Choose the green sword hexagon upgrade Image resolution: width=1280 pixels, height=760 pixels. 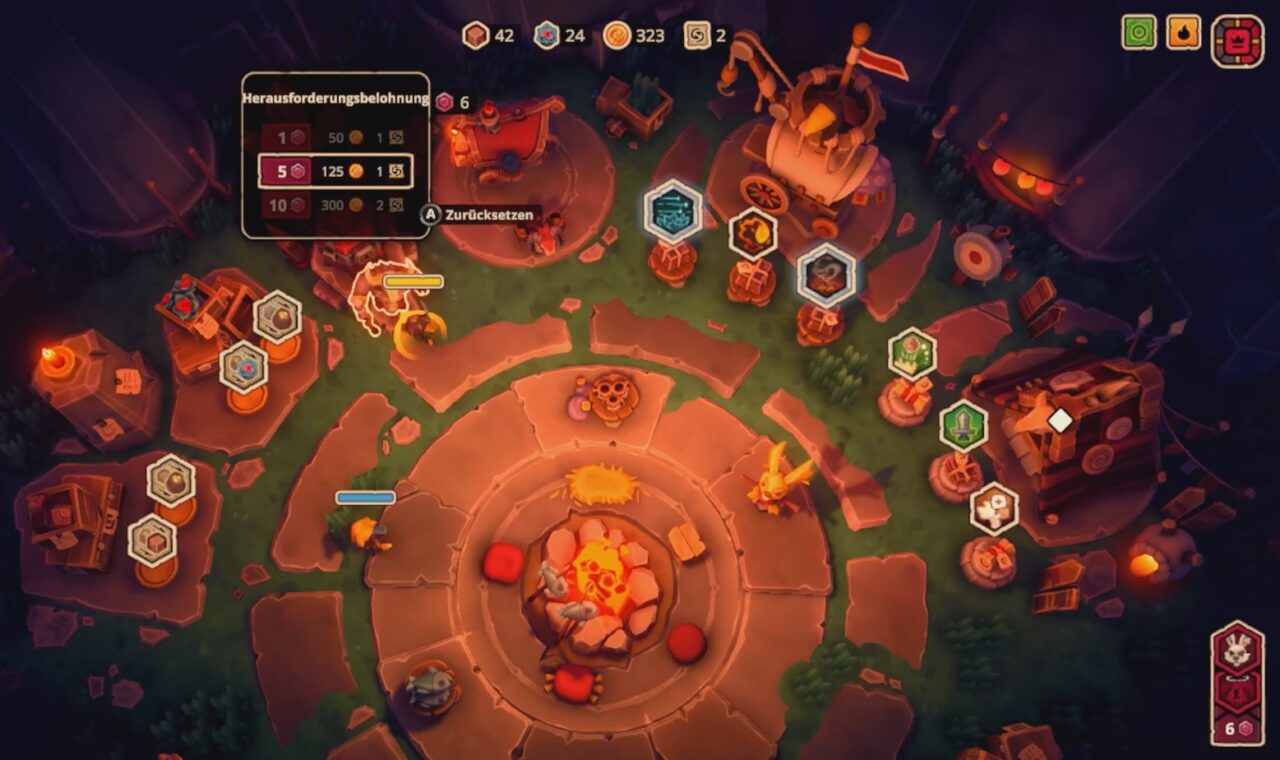(x=963, y=426)
